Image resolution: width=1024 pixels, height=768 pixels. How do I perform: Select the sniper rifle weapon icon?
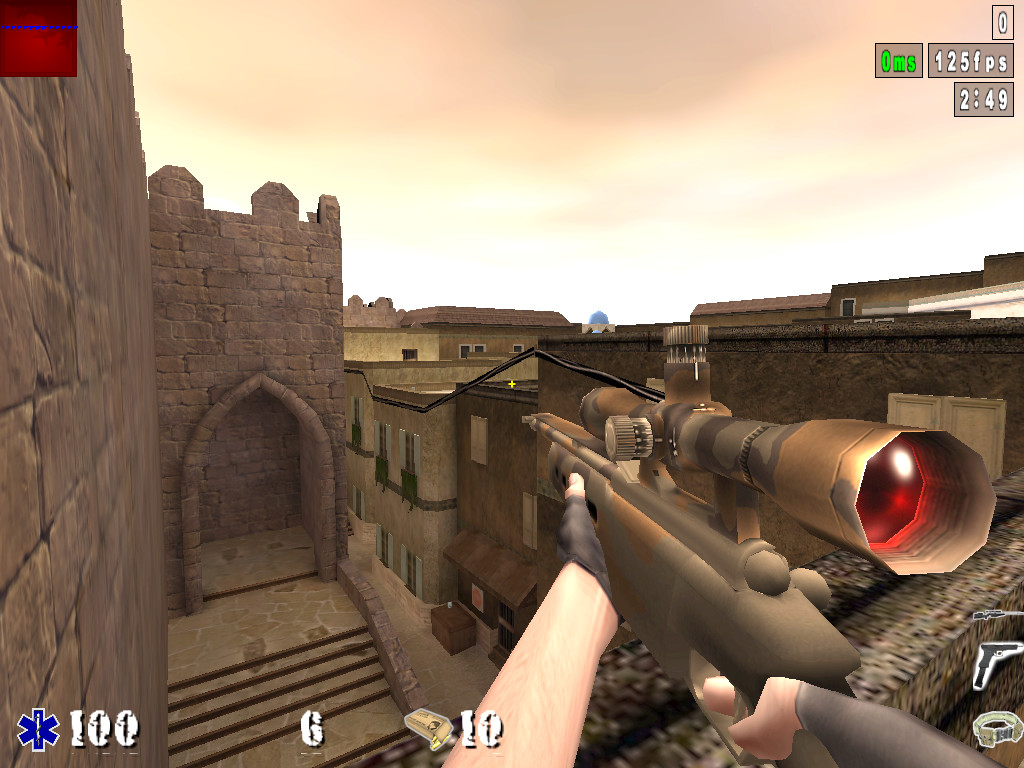click(993, 614)
